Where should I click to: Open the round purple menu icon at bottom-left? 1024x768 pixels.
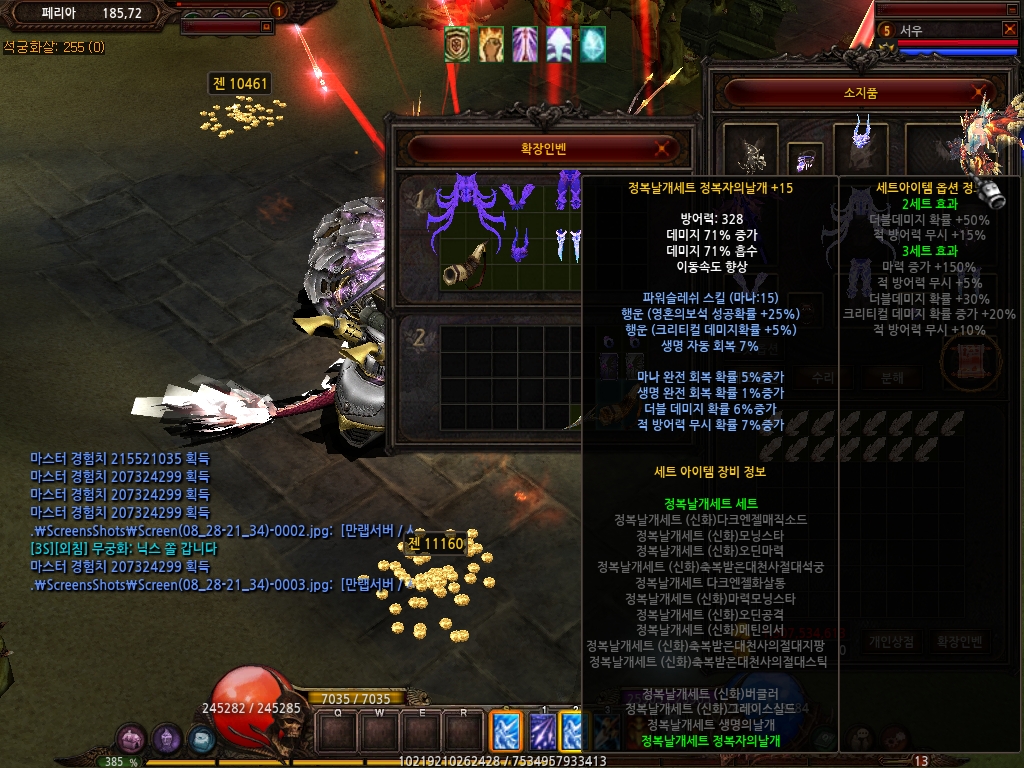(131, 739)
